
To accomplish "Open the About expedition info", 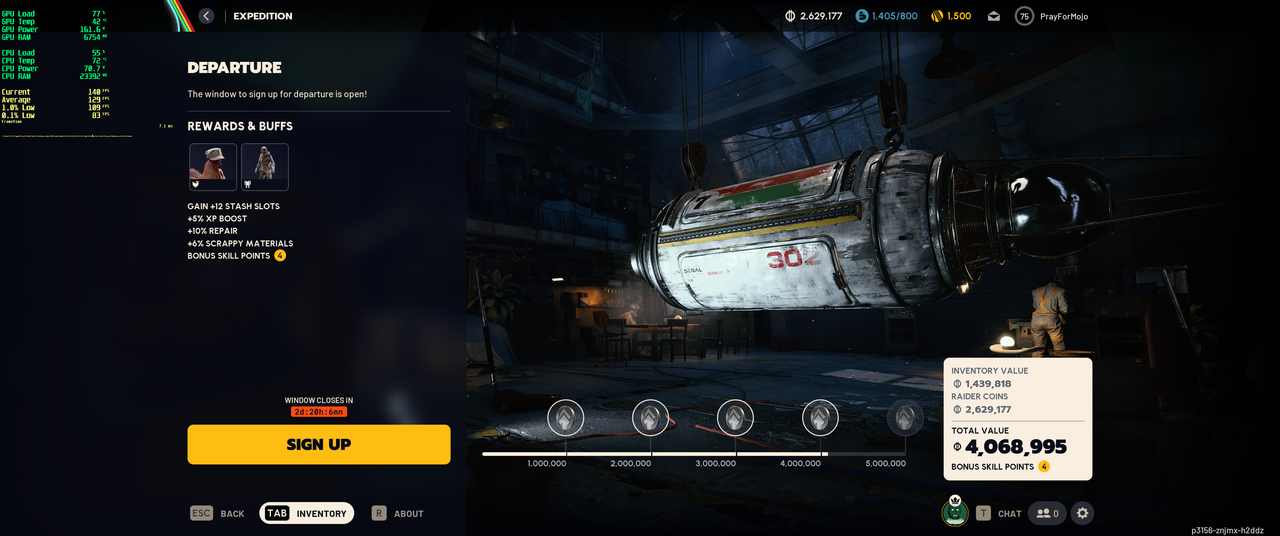I will pyautogui.click(x=398, y=513).
